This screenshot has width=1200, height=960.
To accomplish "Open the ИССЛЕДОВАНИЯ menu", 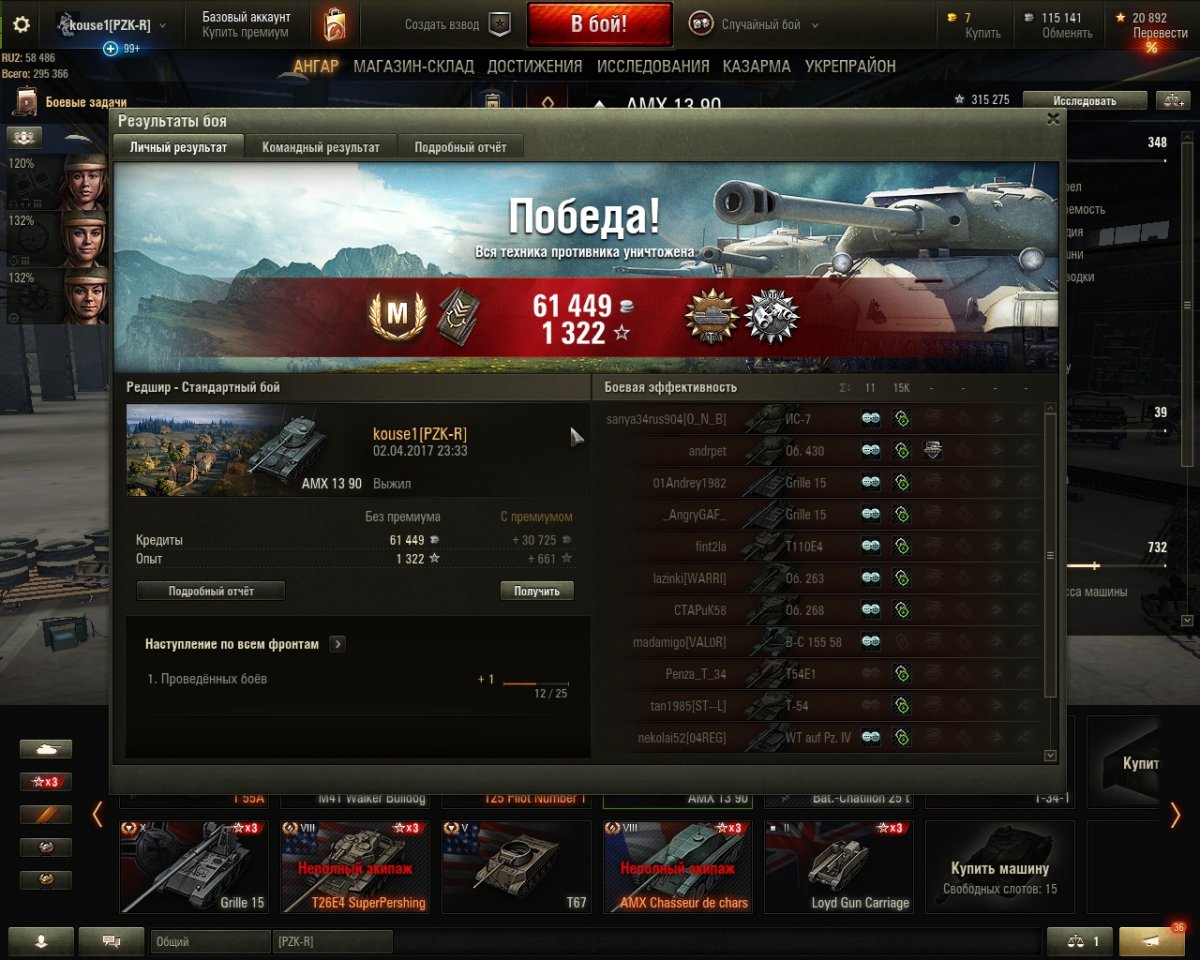I will pyautogui.click(x=653, y=66).
